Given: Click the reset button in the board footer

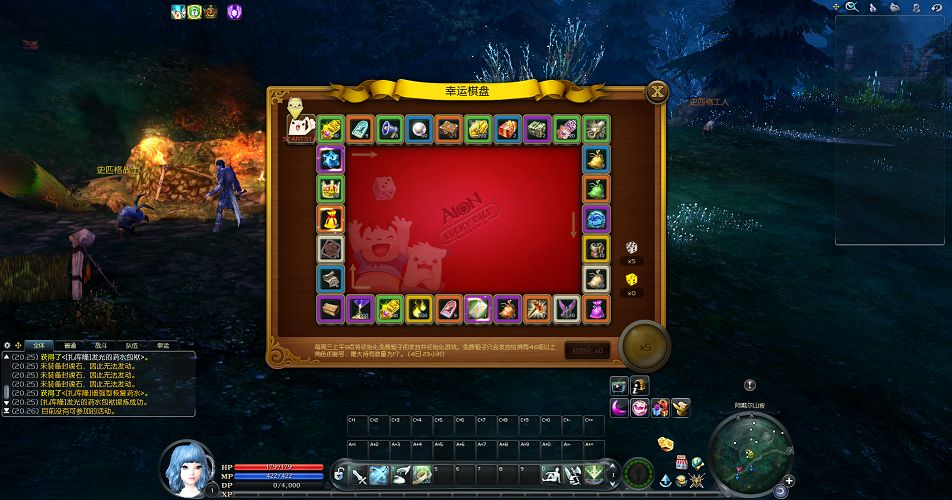Looking at the screenshot, I should coord(586,350).
